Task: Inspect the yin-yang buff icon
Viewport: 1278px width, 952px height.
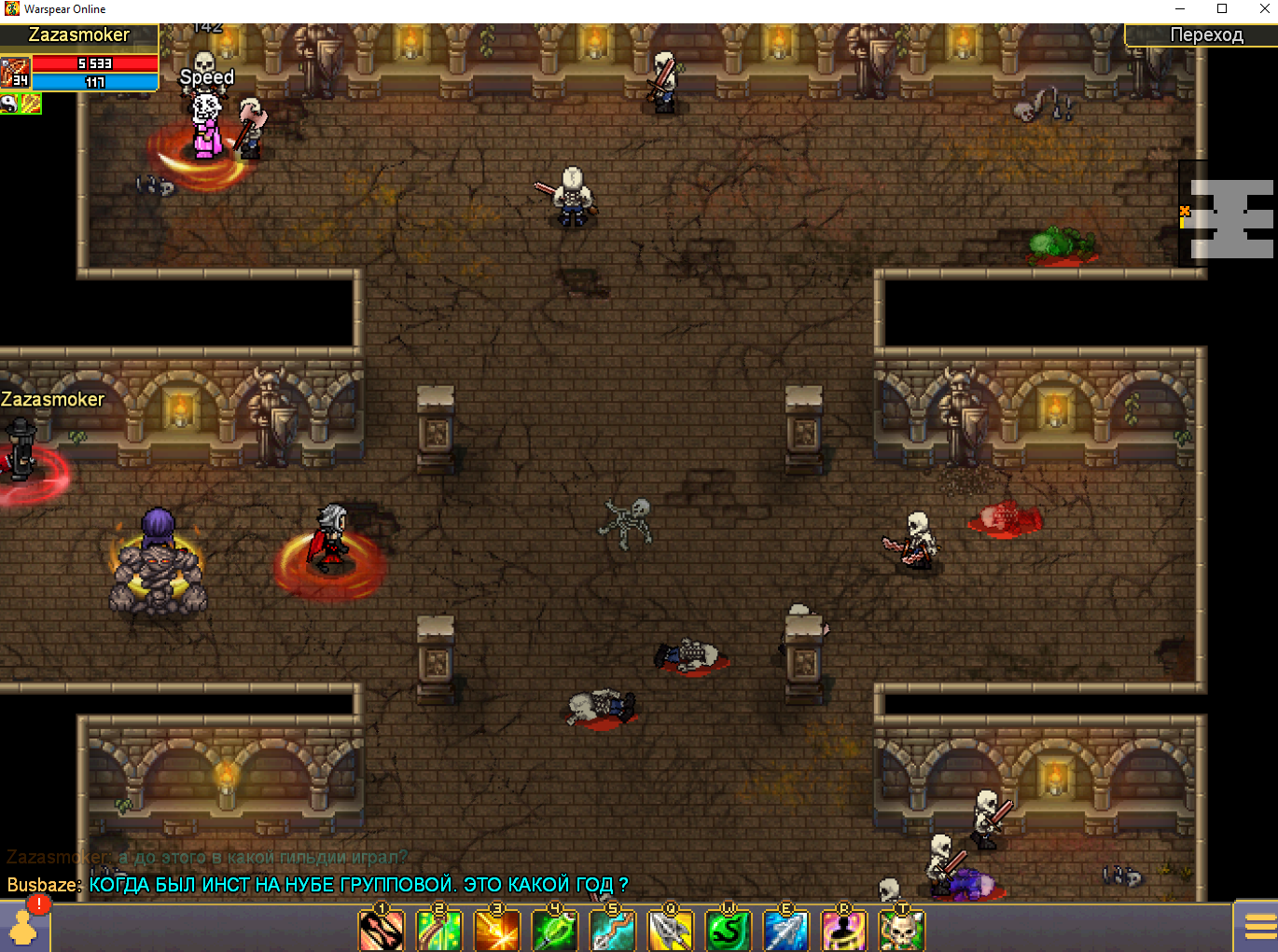Action: coord(9,103)
